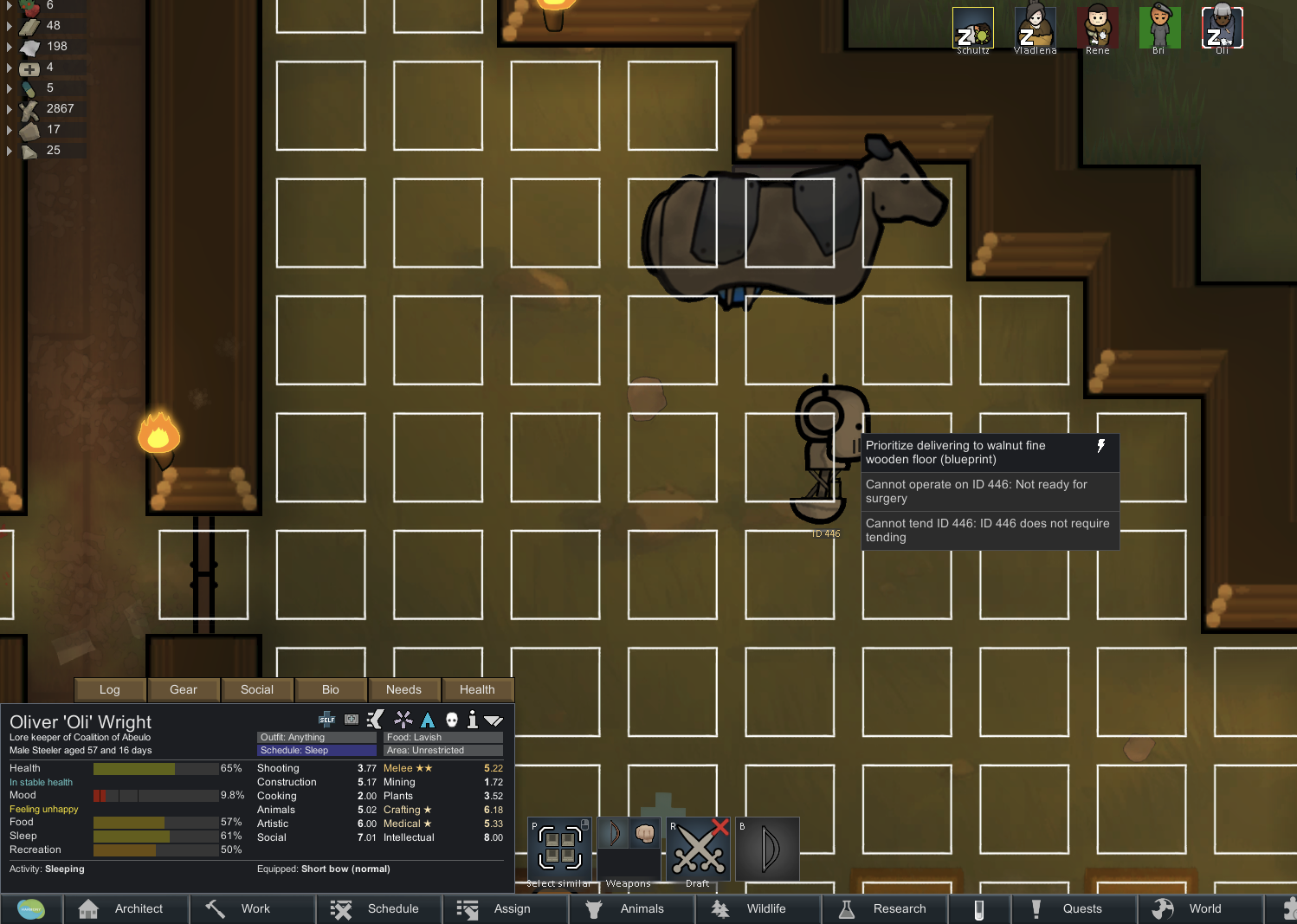Click the Select similar gizmo

(x=559, y=849)
